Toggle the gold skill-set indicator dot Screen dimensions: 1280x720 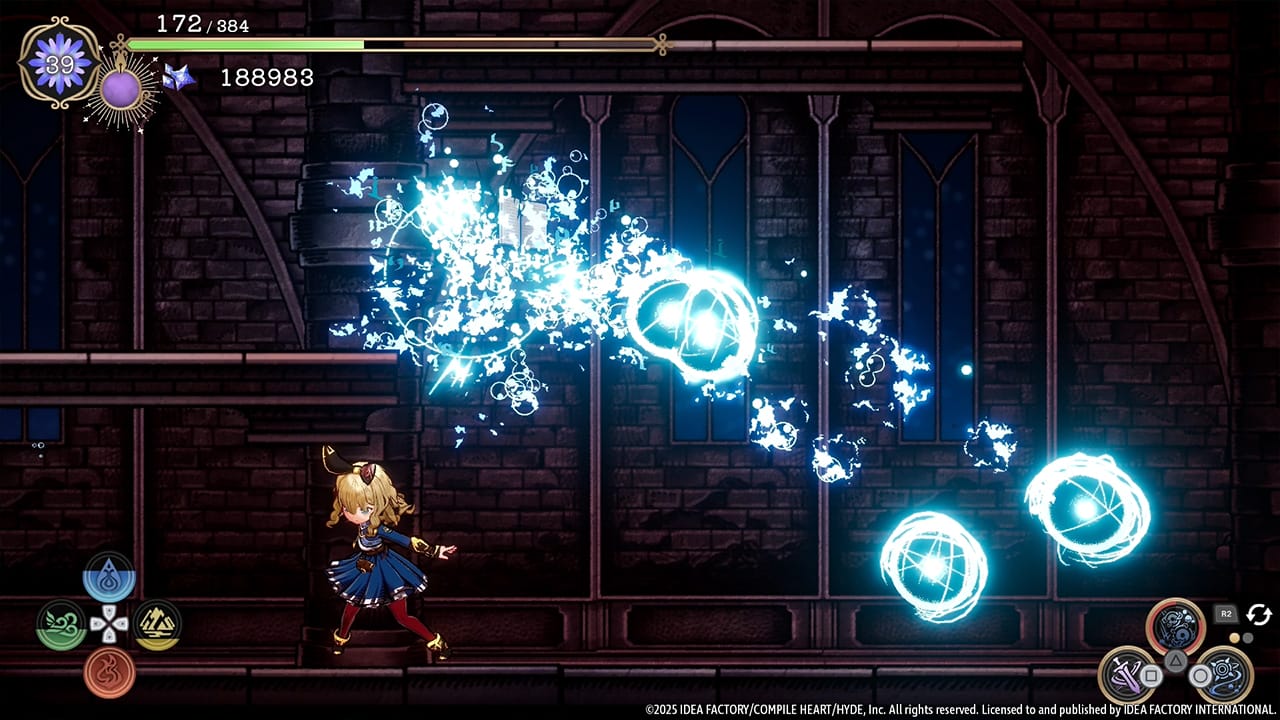pyautogui.click(x=1235, y=638)
